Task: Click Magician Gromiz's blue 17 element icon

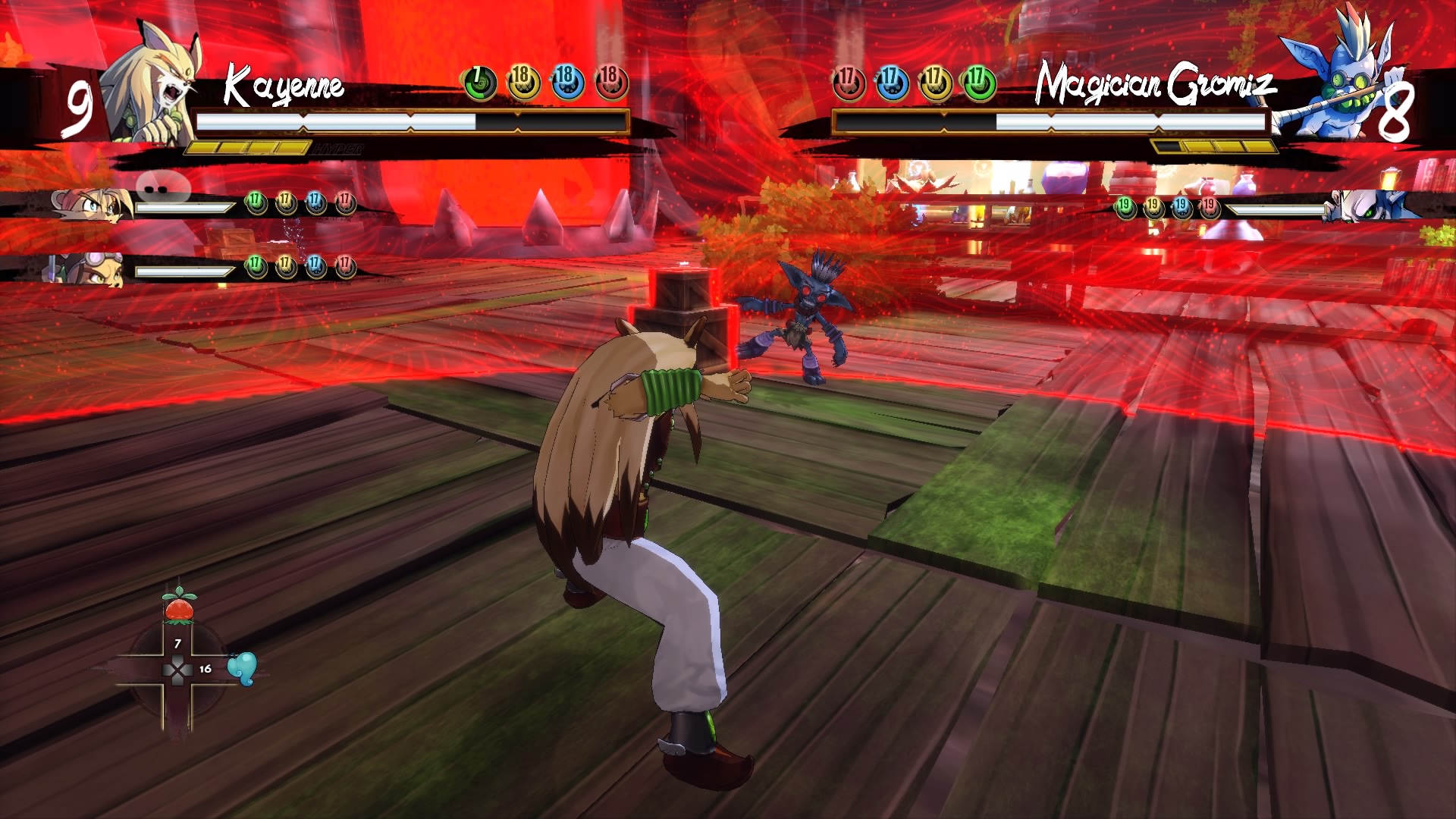Action: (892, 83)
